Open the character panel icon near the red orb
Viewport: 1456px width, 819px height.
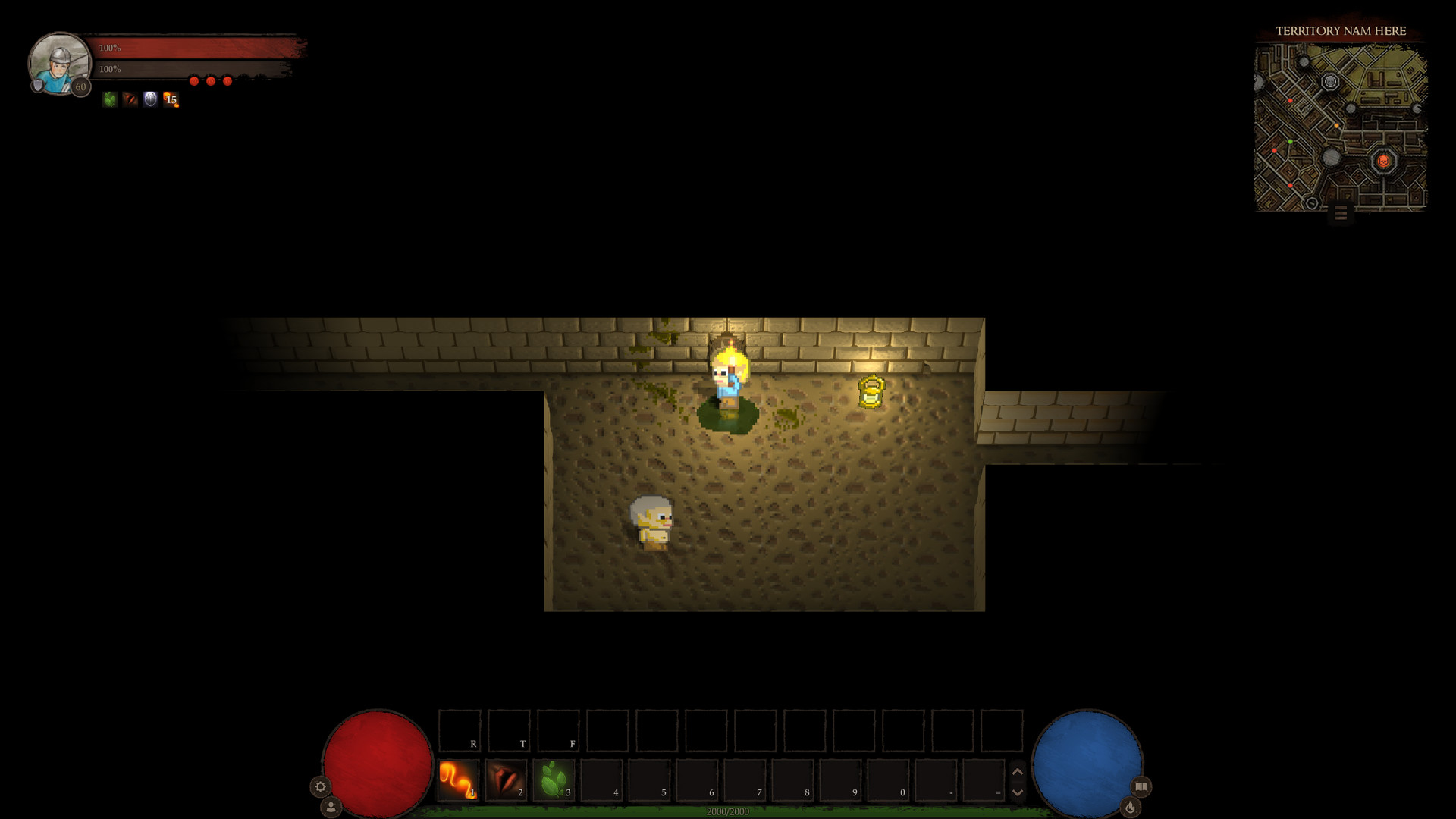332,807
